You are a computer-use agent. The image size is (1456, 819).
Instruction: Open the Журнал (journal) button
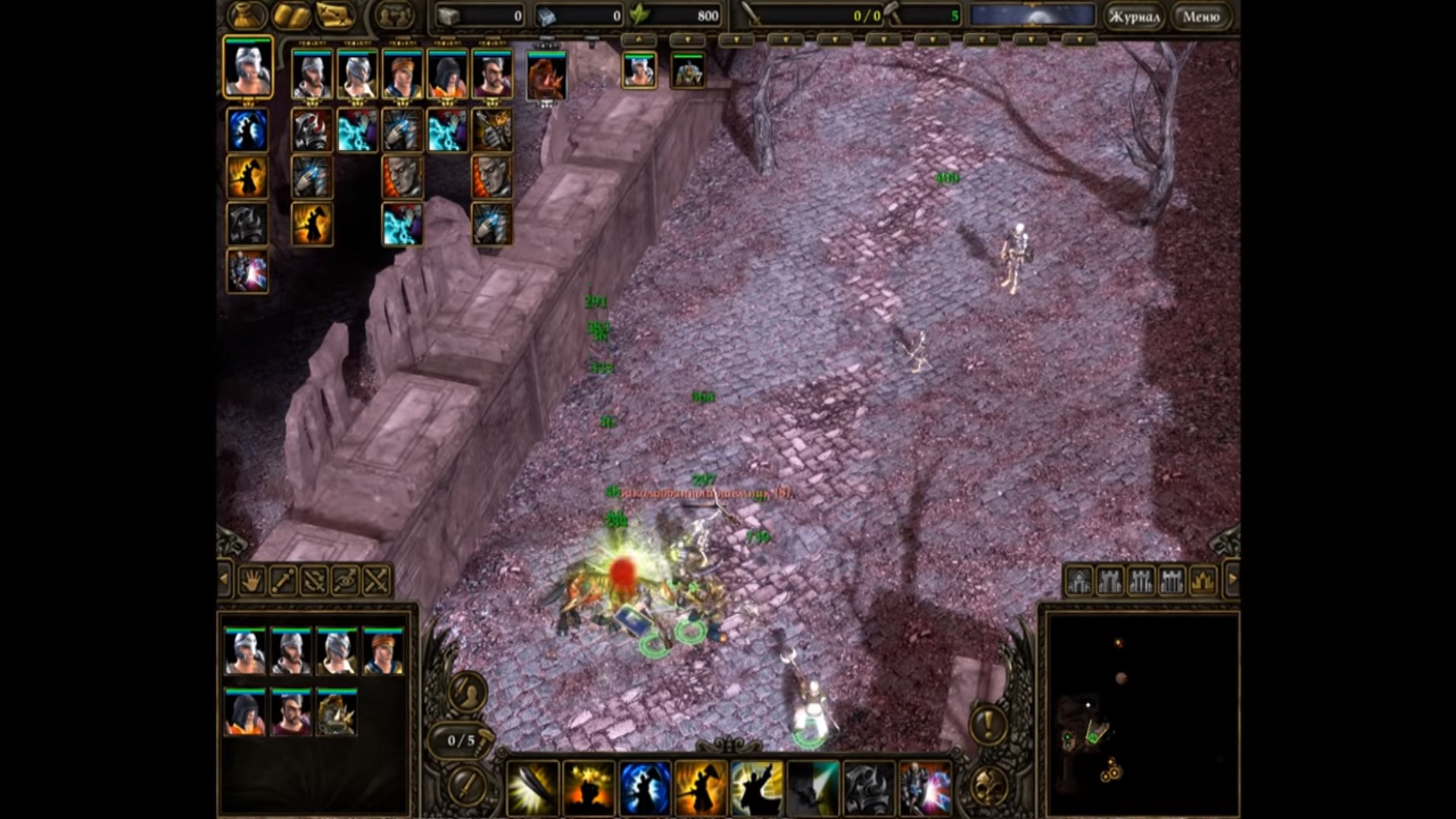coord(1134,17)
